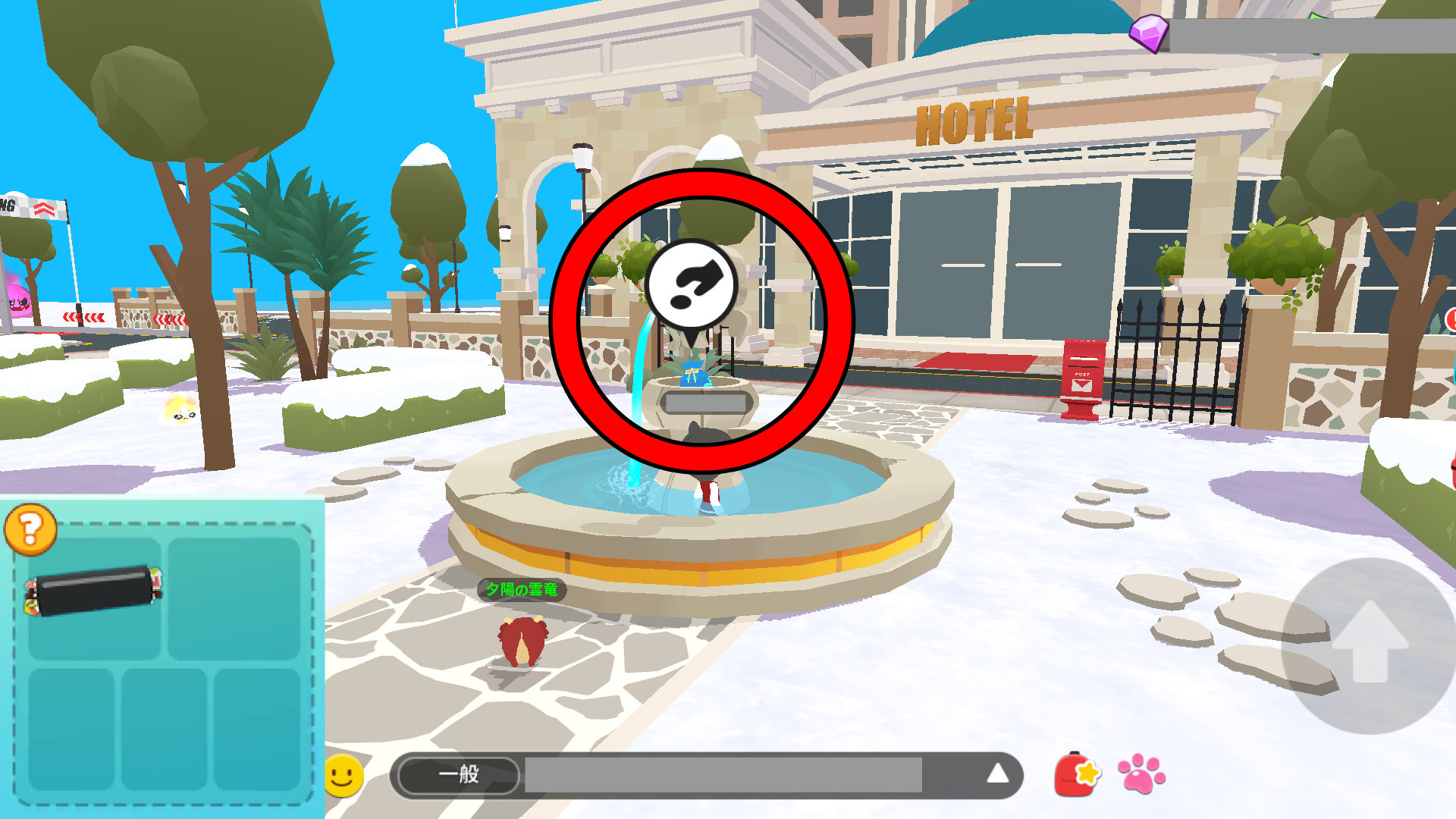Screen dimensions: 1456x819
Task: Tap the orange question mark help button
Action: [x=30, y=529]
